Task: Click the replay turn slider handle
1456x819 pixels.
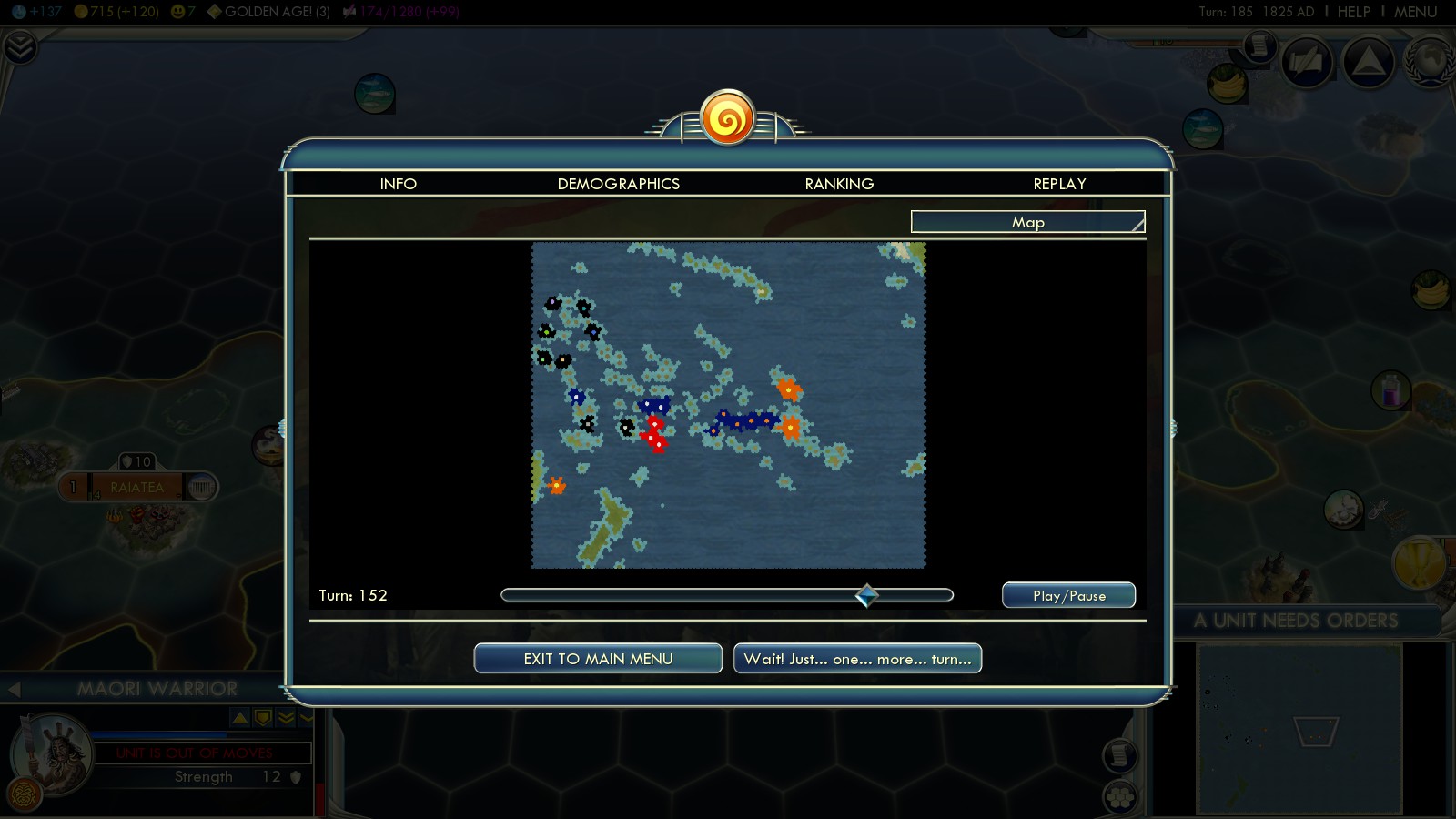Action: [867, 595]
